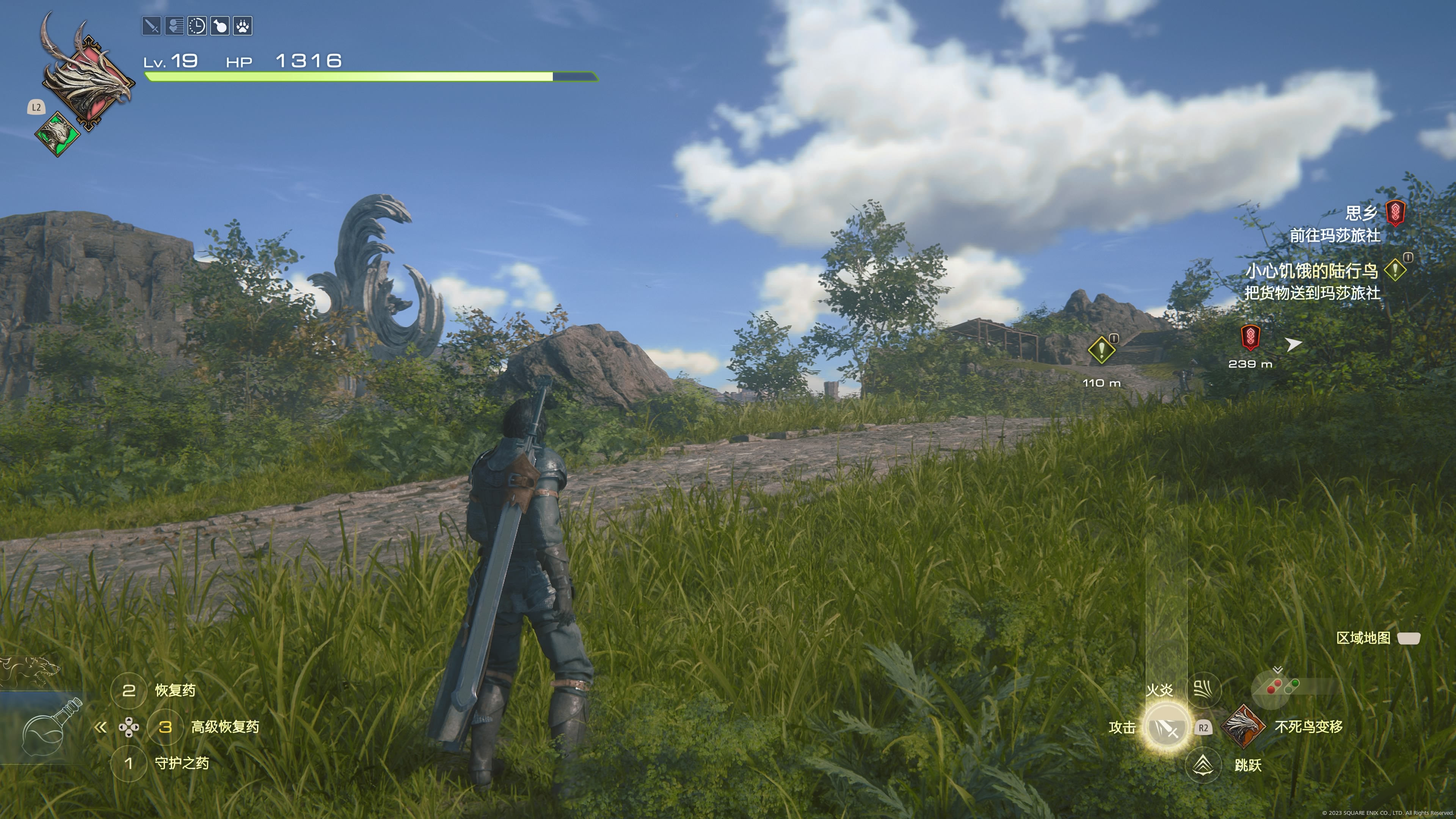Click the potion flask status icon
1456x819 pixels.
[x=220, y=26]
